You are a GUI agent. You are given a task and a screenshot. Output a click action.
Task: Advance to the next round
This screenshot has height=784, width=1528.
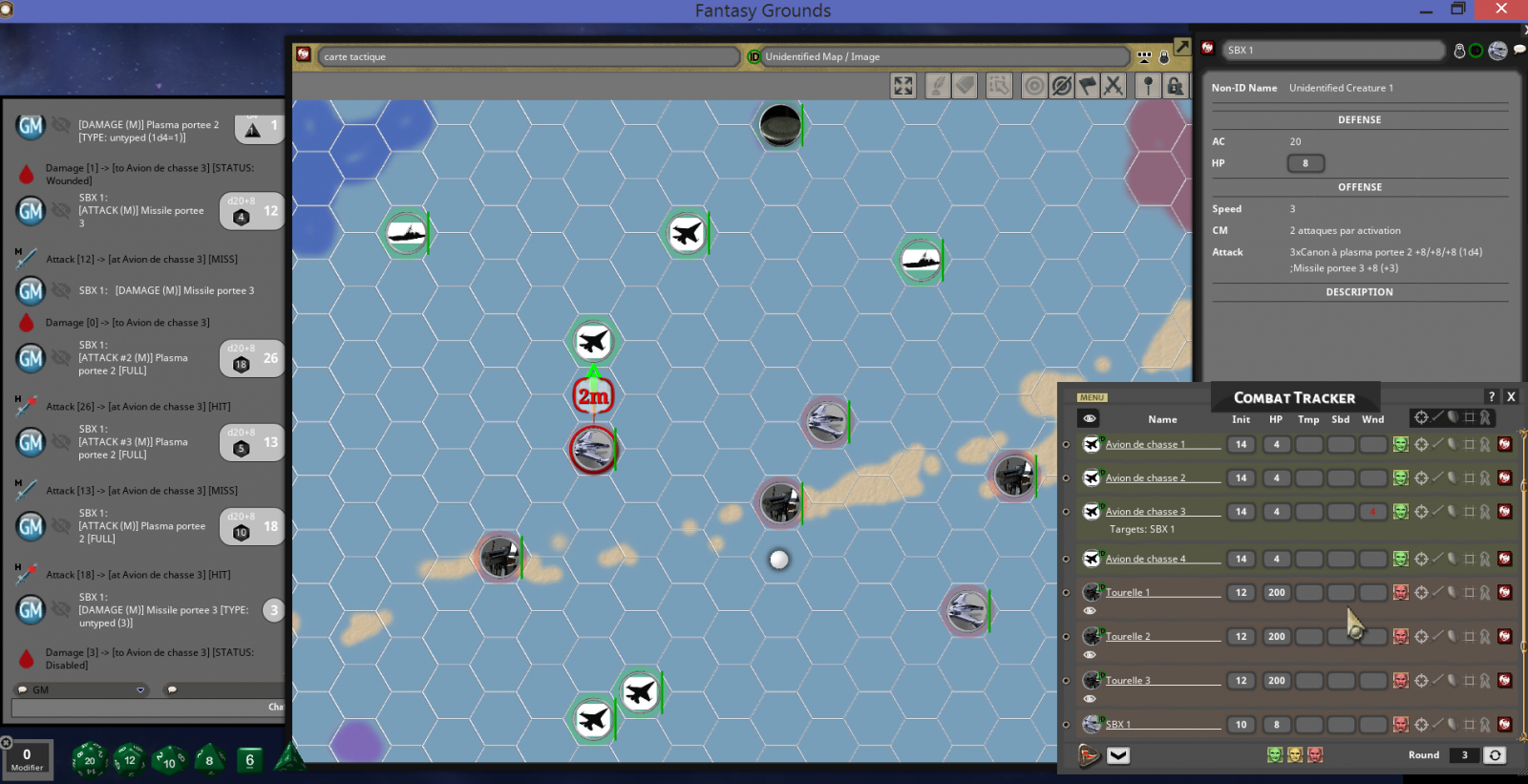[x=1495, y=755]
